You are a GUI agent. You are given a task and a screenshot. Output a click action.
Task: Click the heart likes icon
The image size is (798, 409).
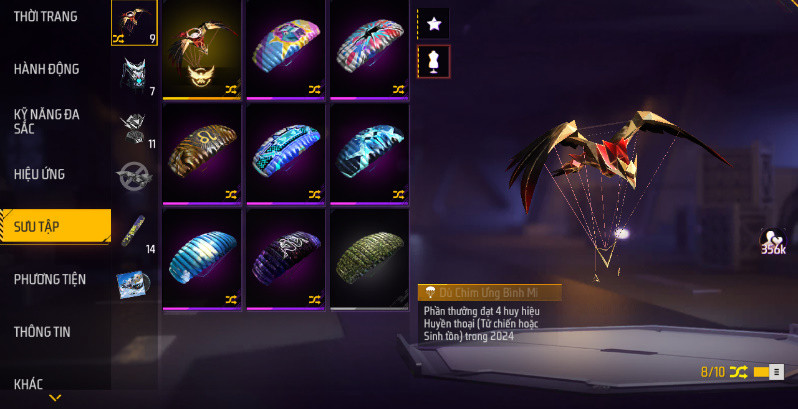771,239
